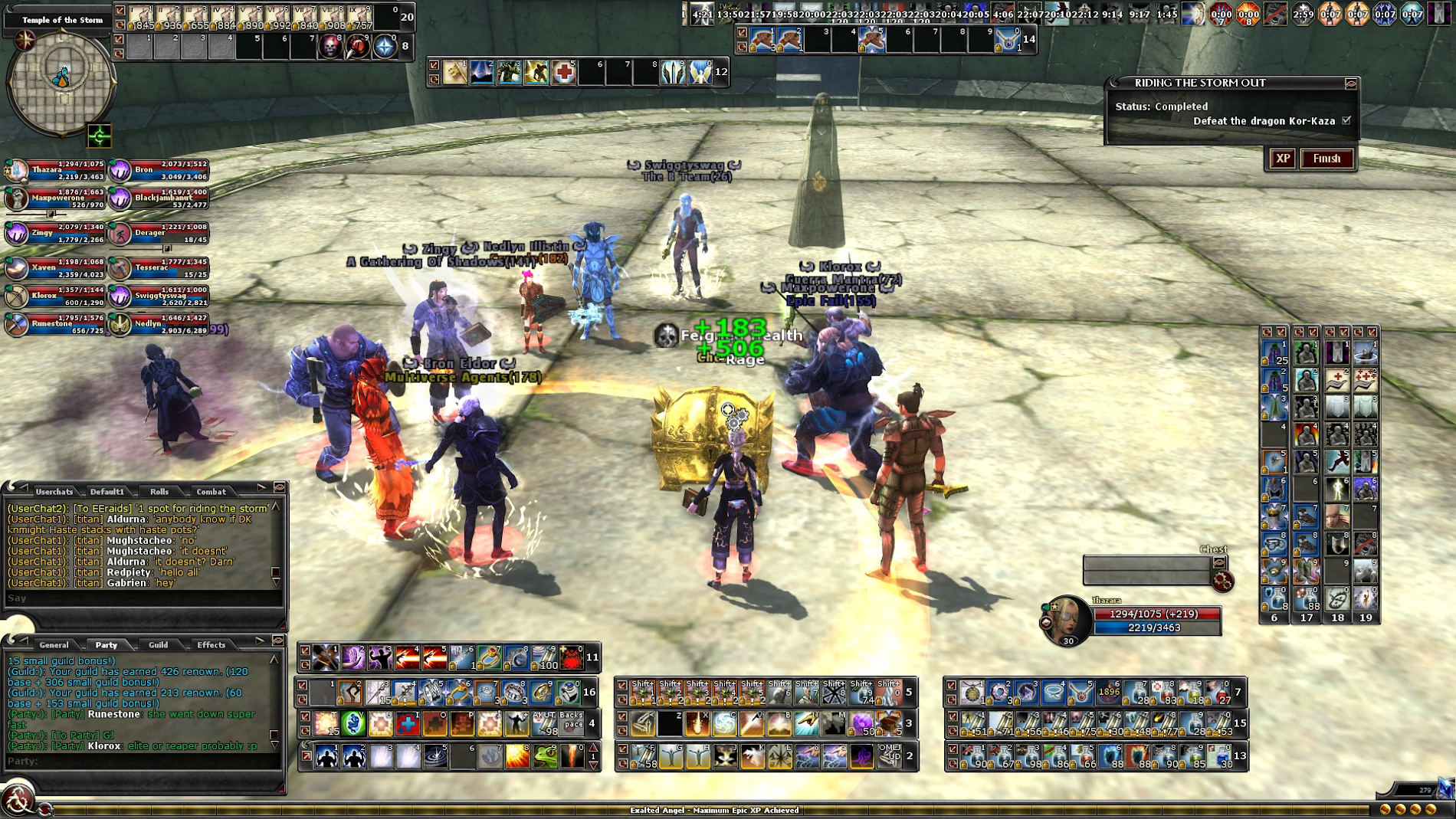
Task: Click the Thazara character portrait
Action: 1067,620
